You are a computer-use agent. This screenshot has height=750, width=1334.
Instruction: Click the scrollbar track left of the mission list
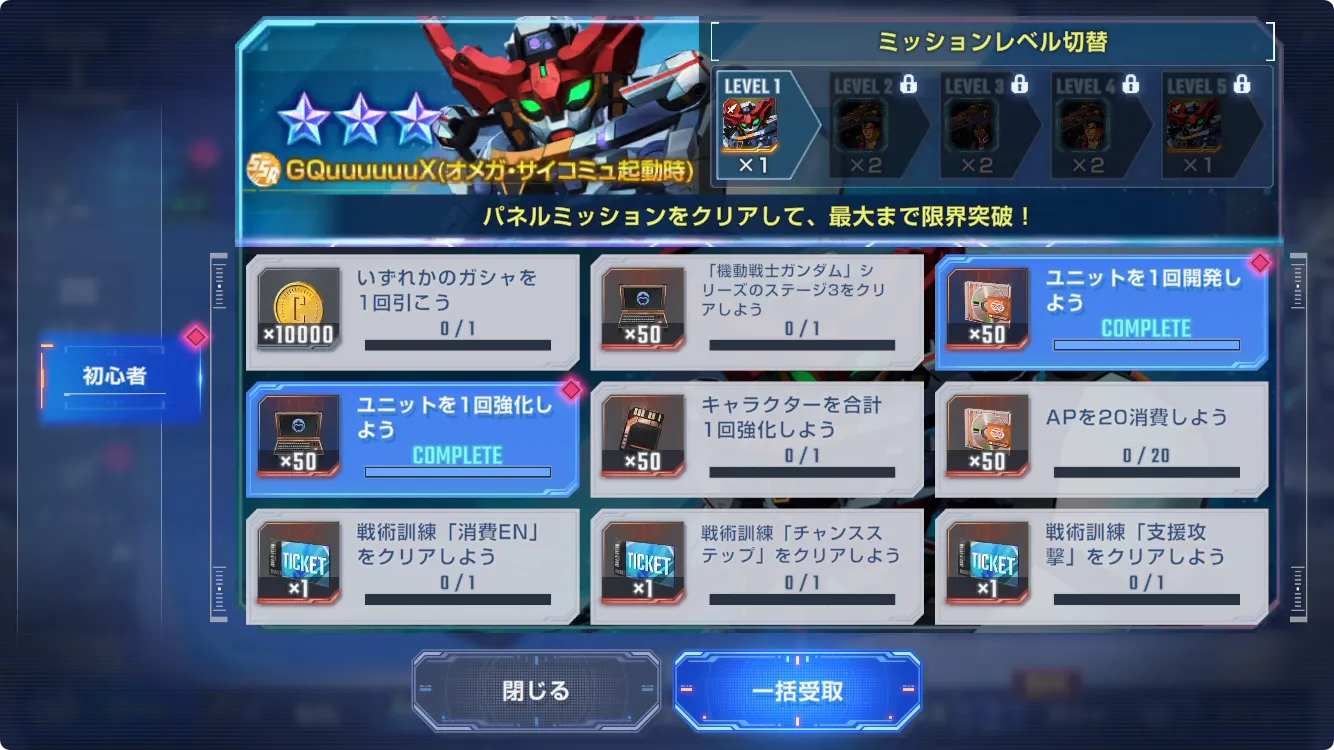pyautogui.click(x=218, y=440)
